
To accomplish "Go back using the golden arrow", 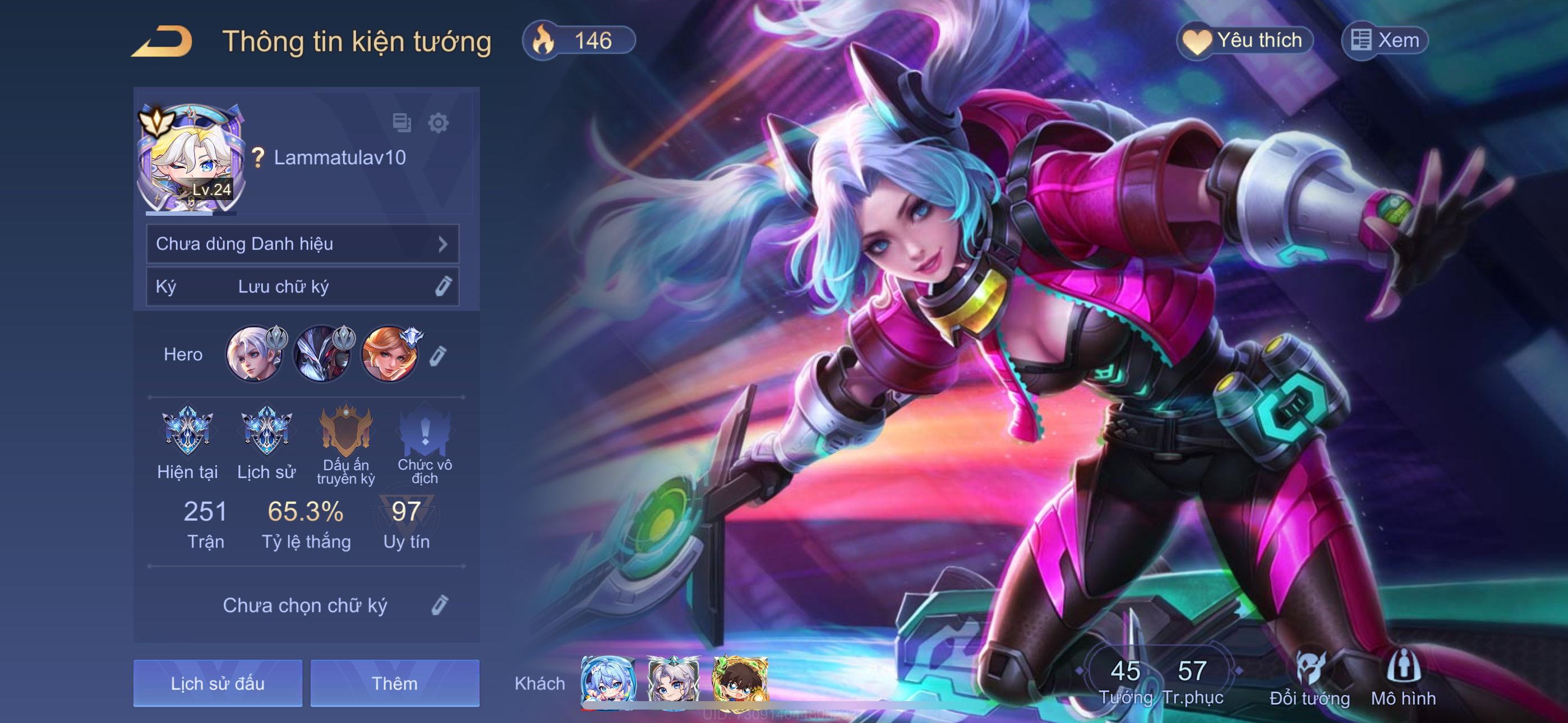I will pyautogui.click(x=163, y=41).
